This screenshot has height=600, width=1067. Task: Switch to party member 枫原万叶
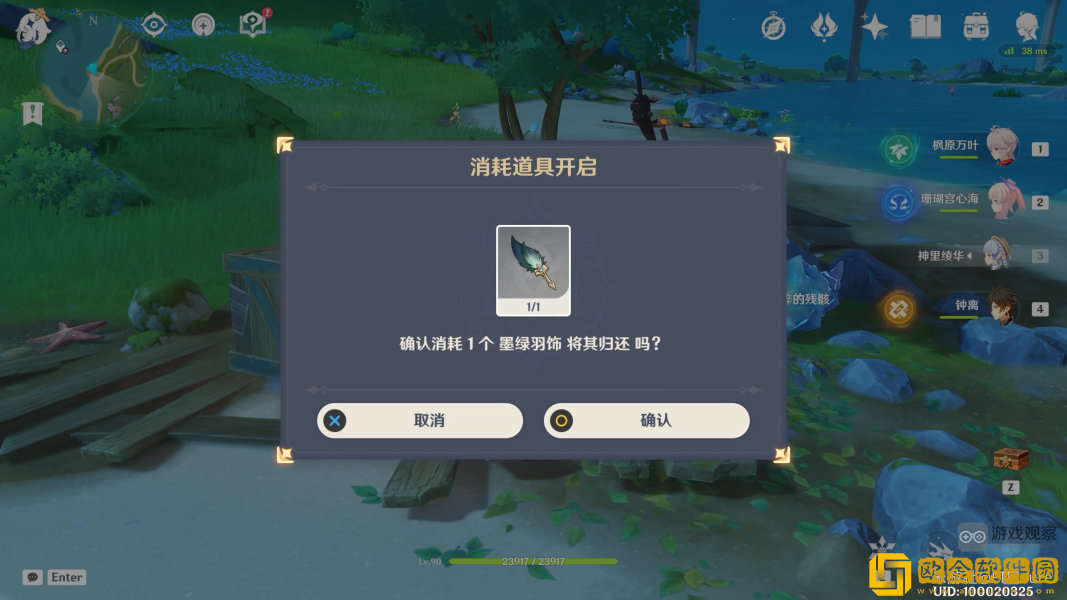[1000, 147]
